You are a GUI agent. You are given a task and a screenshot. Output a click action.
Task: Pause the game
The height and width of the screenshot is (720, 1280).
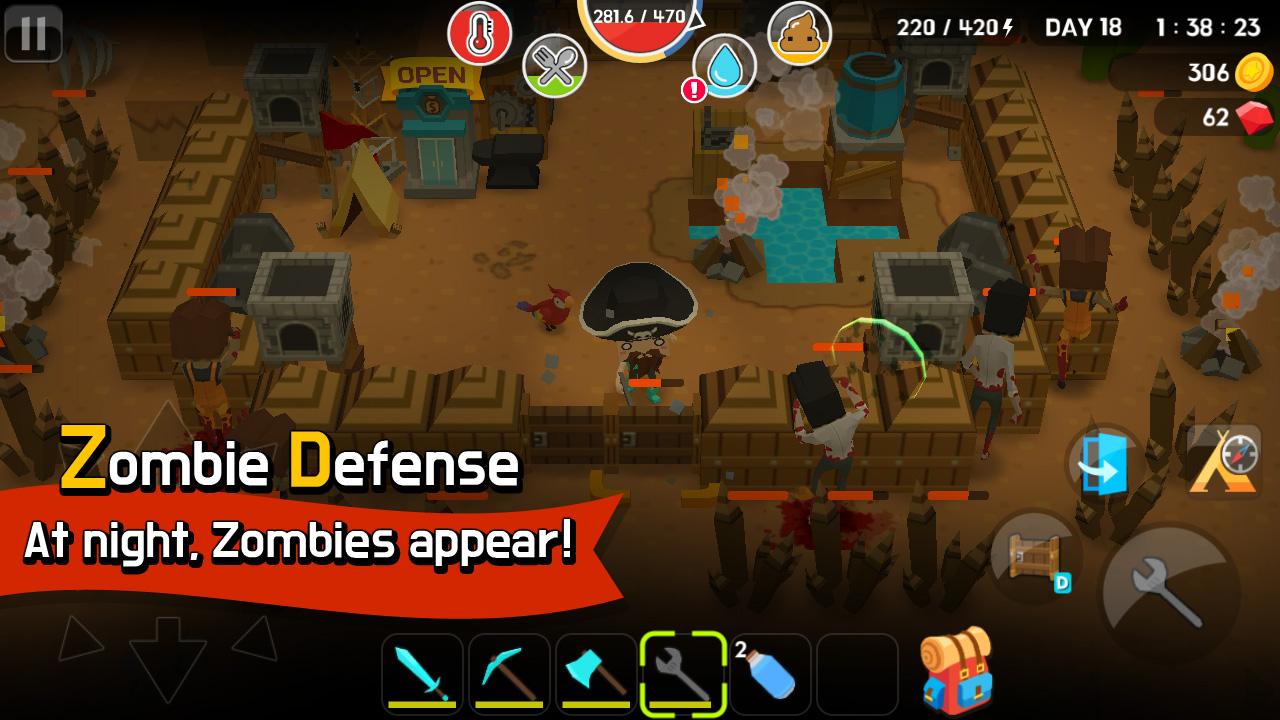coord(36,35)
